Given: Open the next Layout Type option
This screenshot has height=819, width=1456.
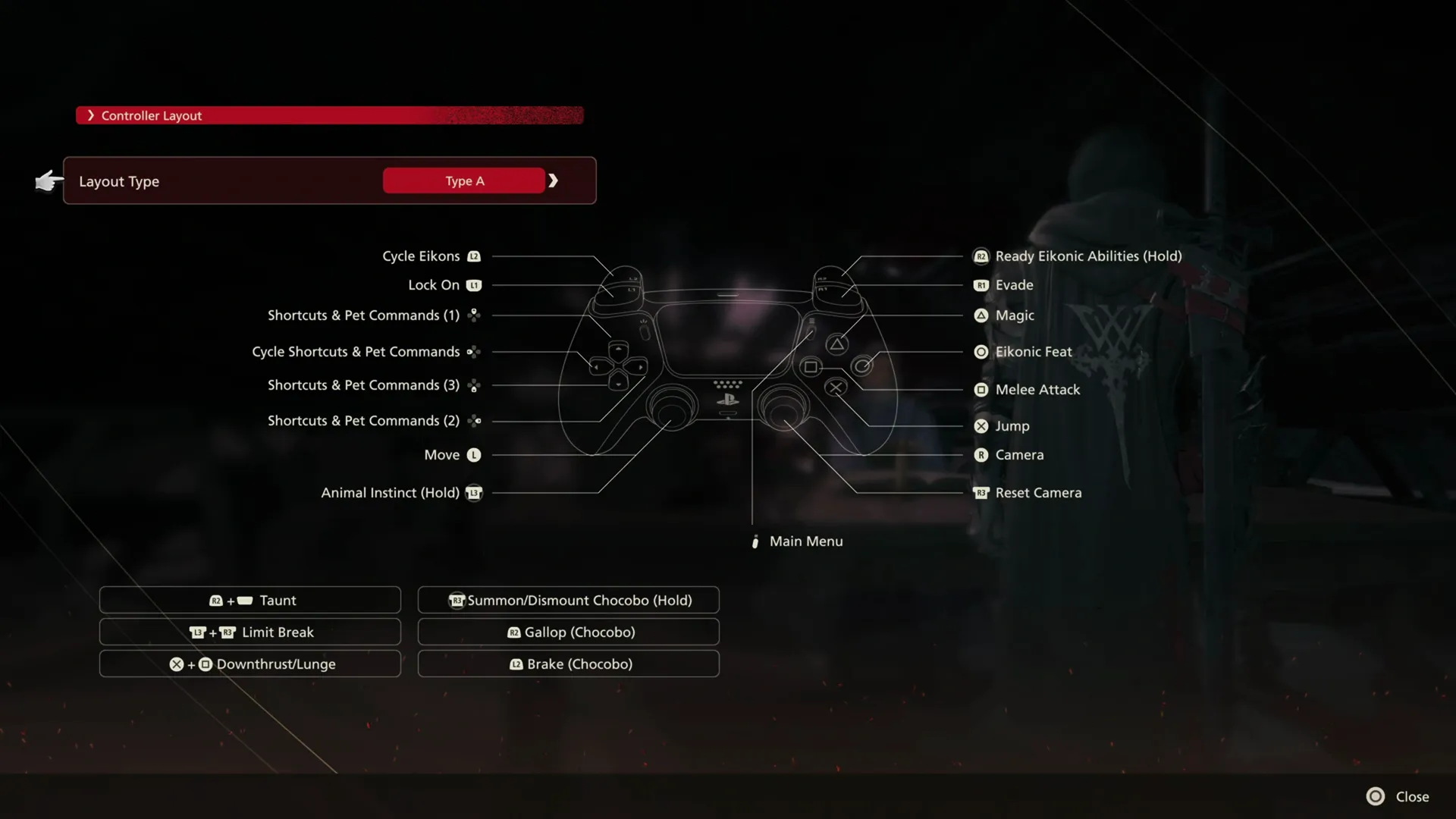Looking at the screenshot, I should (x=554, y=180).
